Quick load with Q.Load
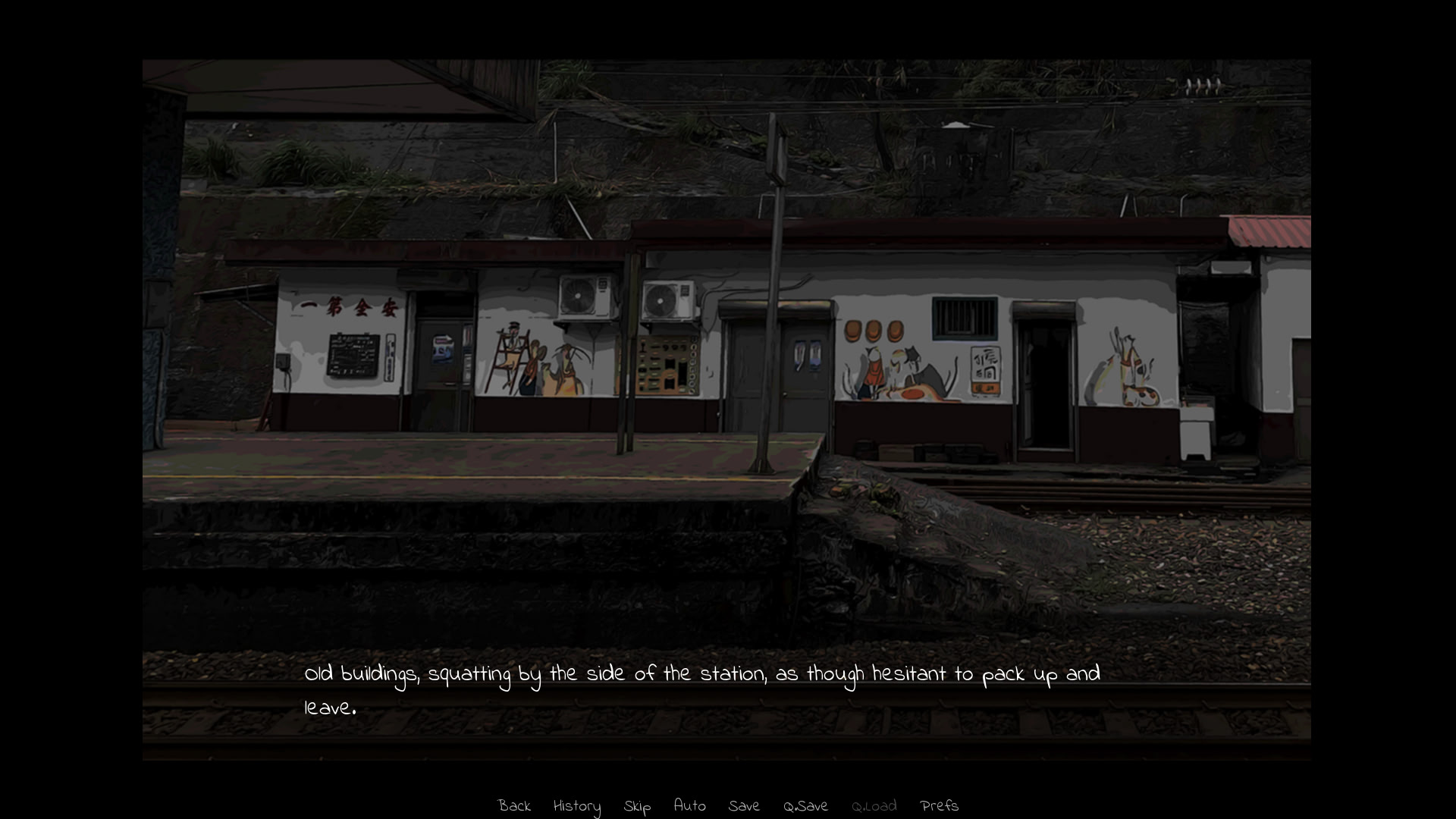 (874, 806)
